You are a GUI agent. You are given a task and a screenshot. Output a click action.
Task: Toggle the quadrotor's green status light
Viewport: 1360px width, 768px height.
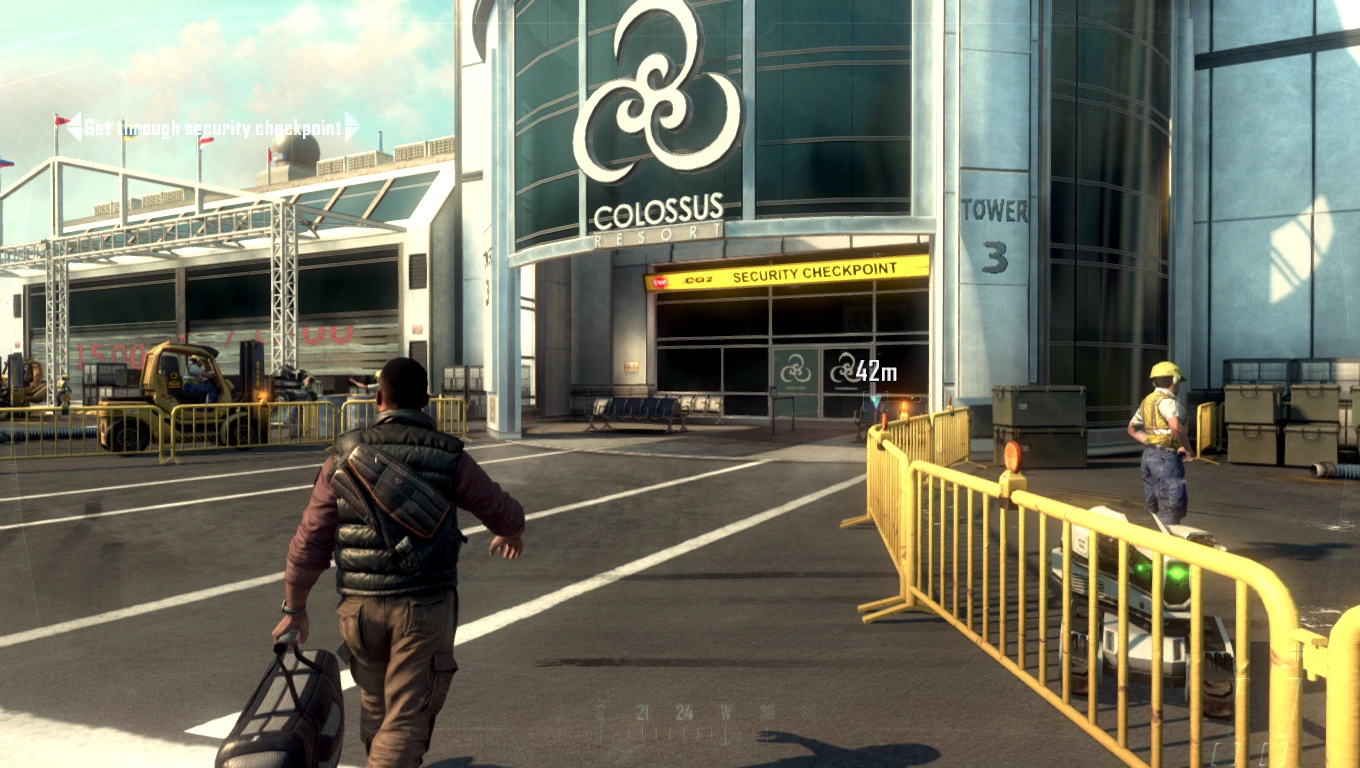click(1175, 572)
